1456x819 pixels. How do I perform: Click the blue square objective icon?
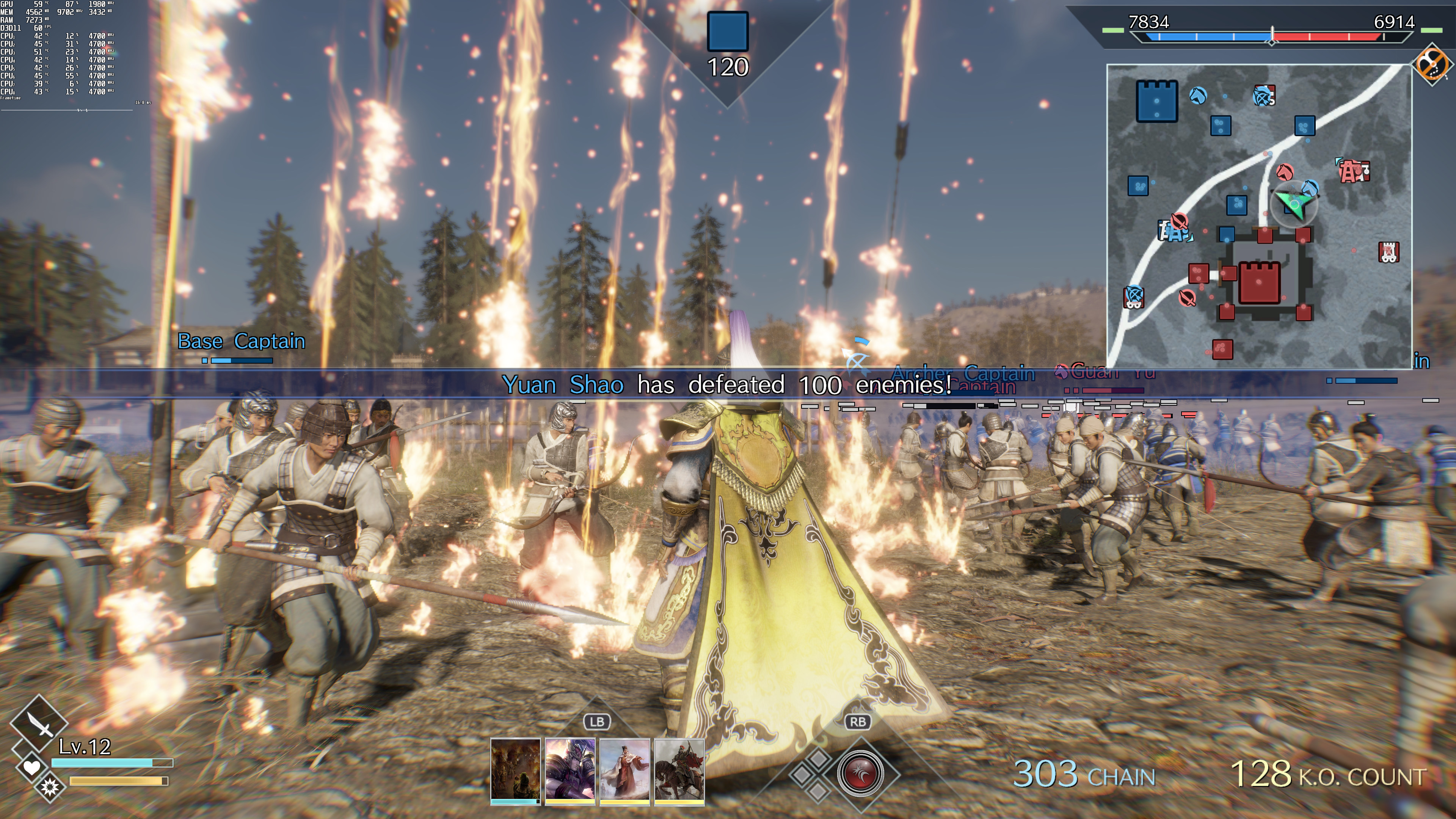pos(728,31)
